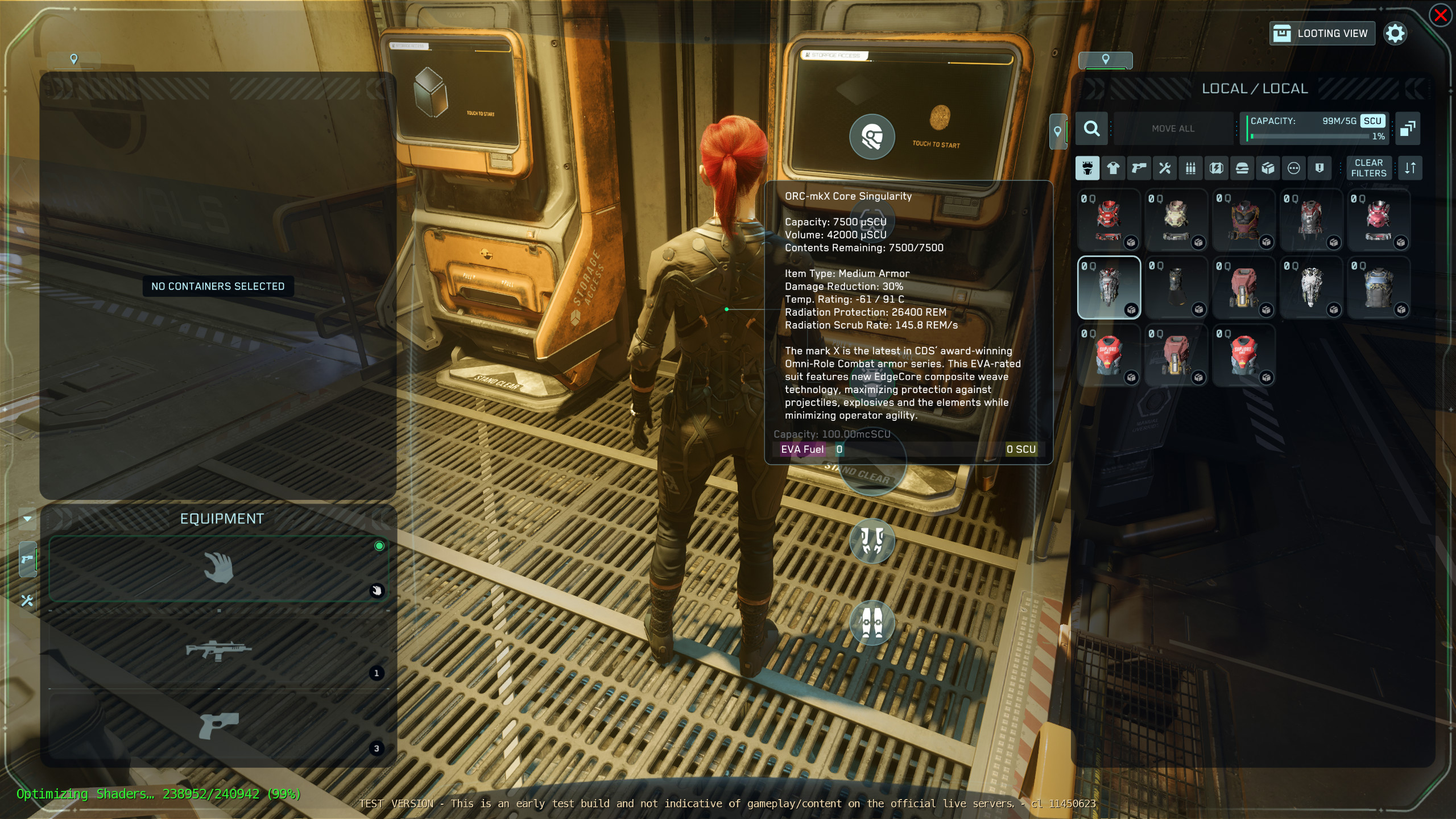Screen dimensions: 1456x819
Task: Select the tan camo armor torso item
Action: pyautogui.click(x=1176, y=220)
